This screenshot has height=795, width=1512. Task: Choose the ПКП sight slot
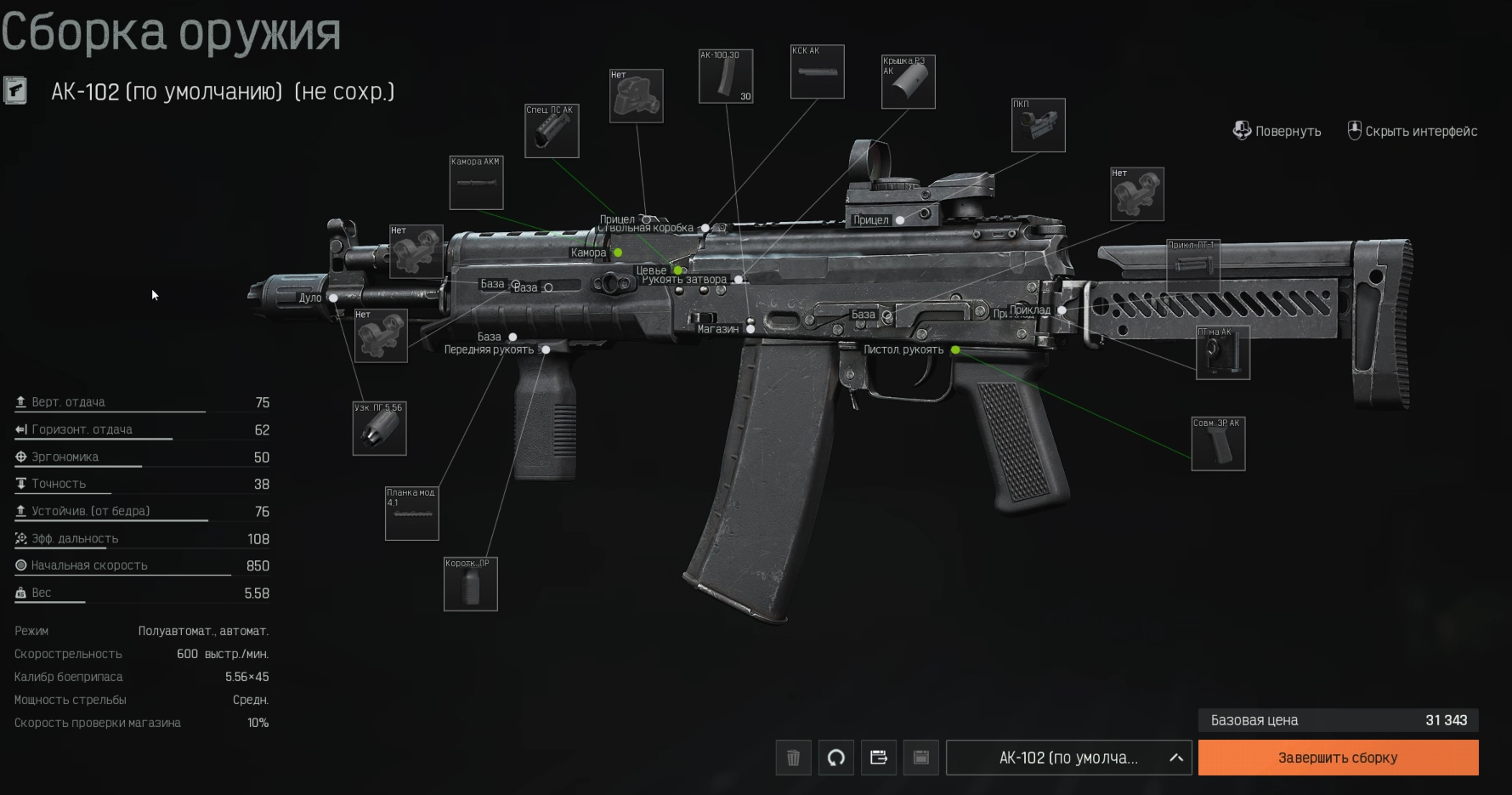(x=1038, y=125)
